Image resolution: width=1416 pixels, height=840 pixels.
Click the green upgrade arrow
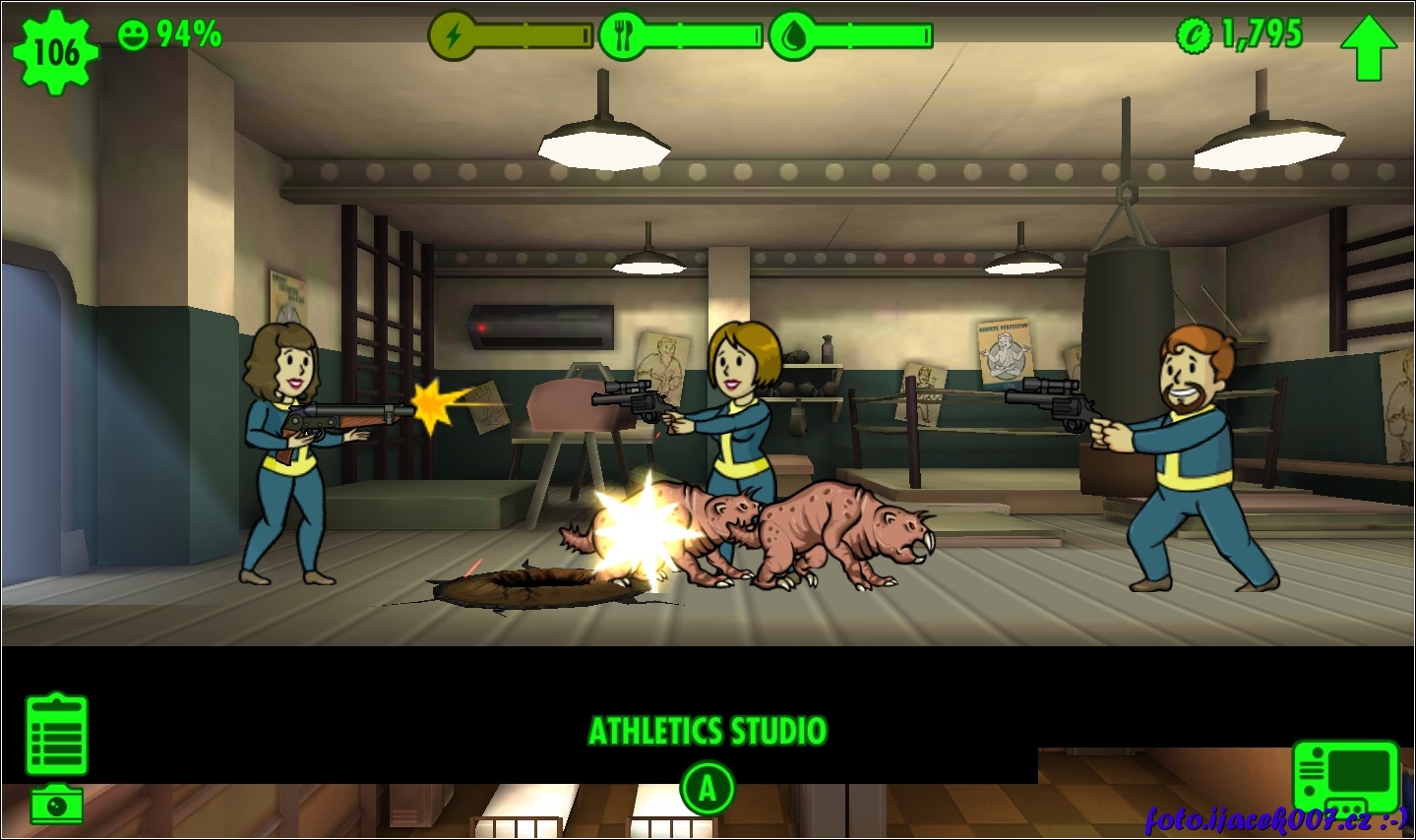(x=1368, y=47)
